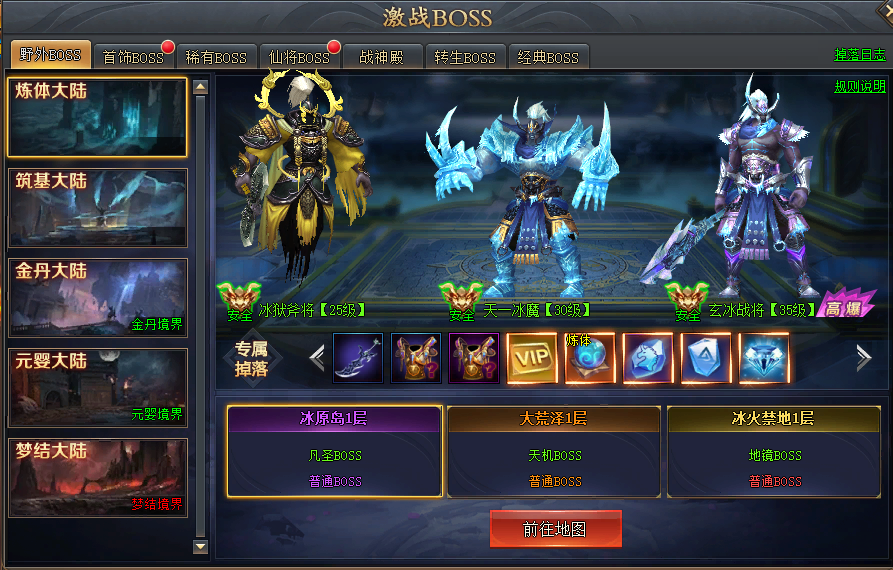Pick the 金丹大陆 continent entry
This screenshot has height=570, width=893.
[x=98, y=298]
